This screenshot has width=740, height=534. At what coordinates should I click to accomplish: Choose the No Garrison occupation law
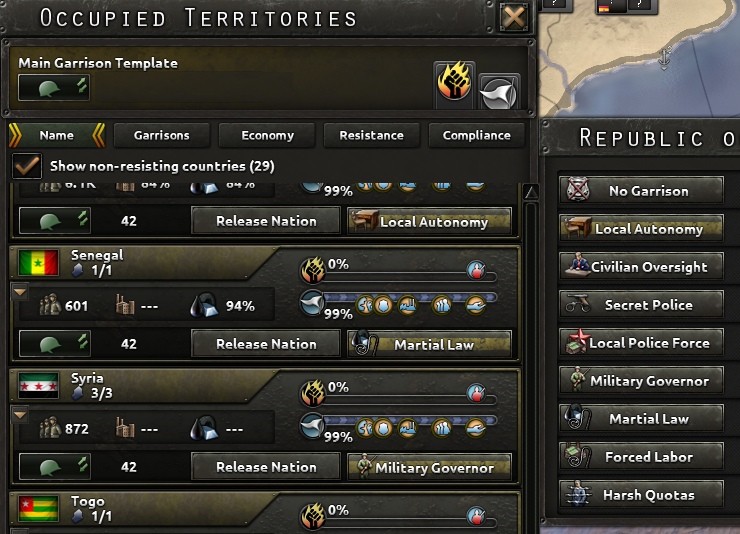pyautogui.click(x=642, y=191)
